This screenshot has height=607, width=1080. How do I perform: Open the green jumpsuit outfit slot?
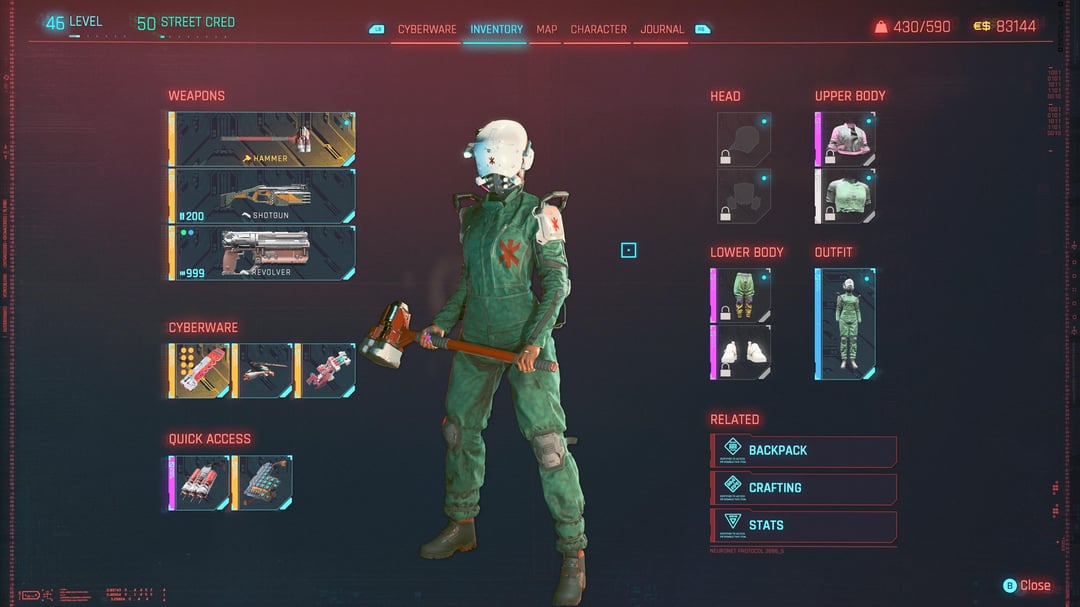(x=845, y=323)
